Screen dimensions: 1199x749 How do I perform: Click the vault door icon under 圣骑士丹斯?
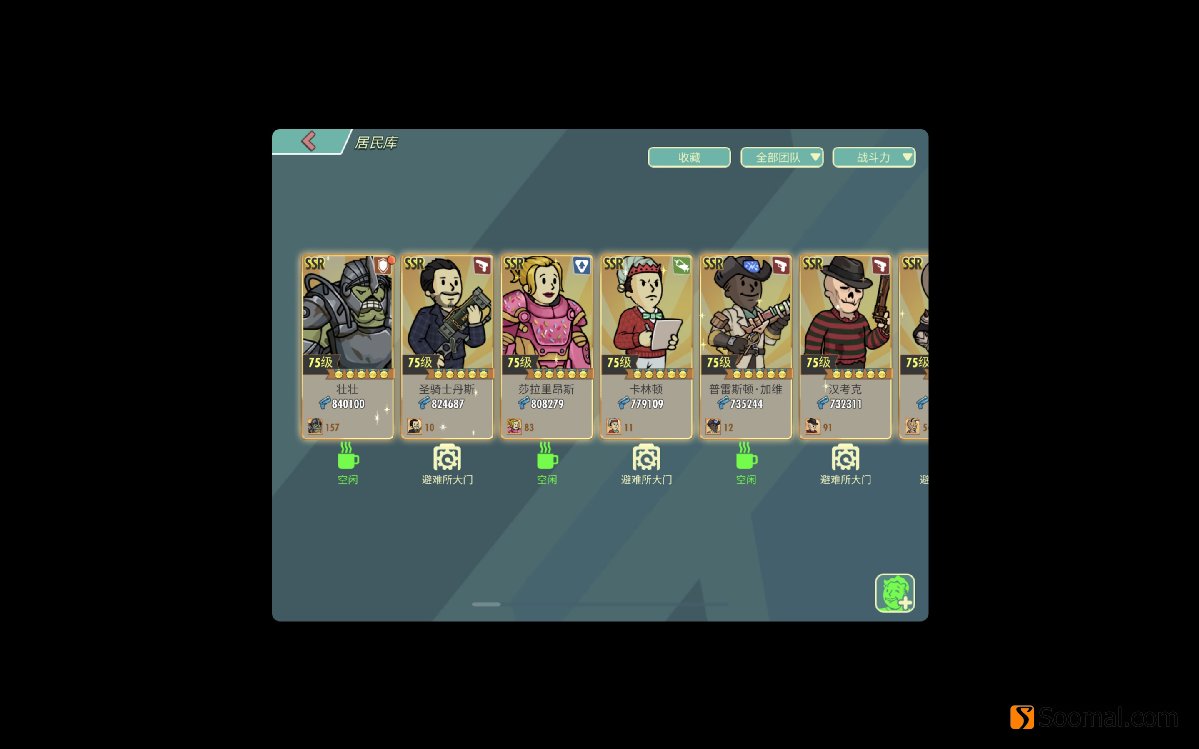tap(447, 459)
